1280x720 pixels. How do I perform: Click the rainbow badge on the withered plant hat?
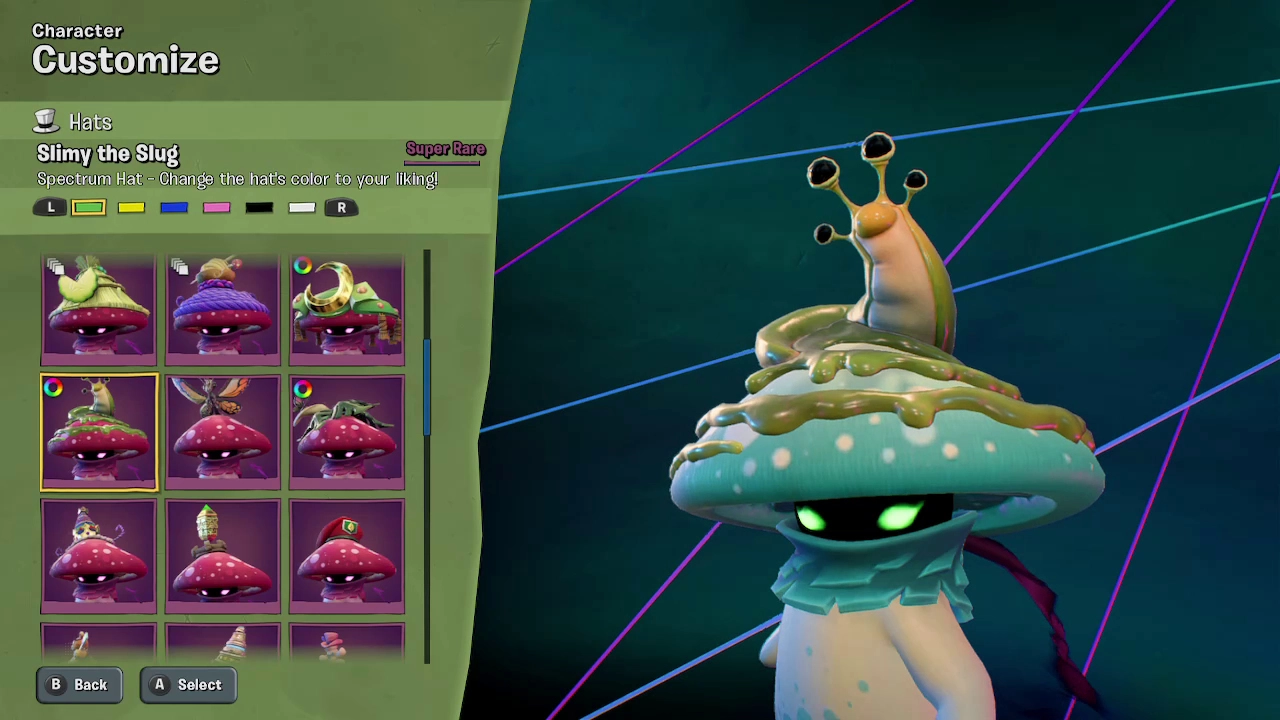click(x=303, y=389)
